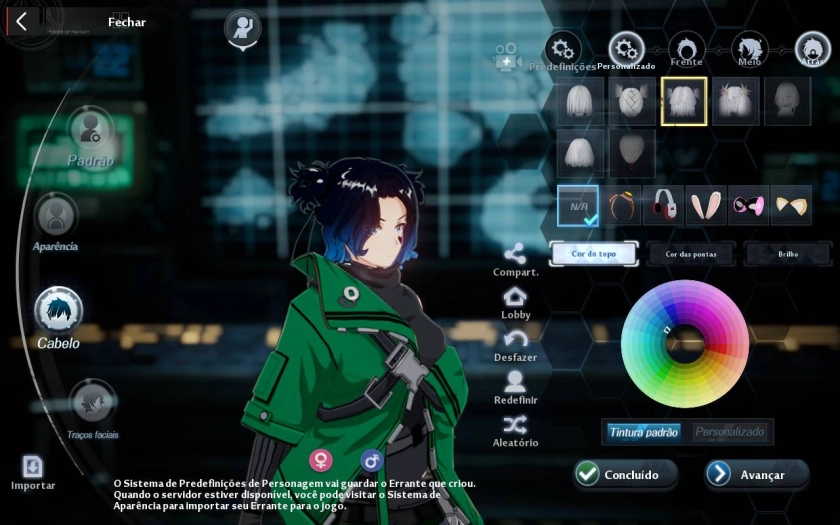840x525 pixels.
Task: Select the bunny ears accessory
Action: coord(705,205)
